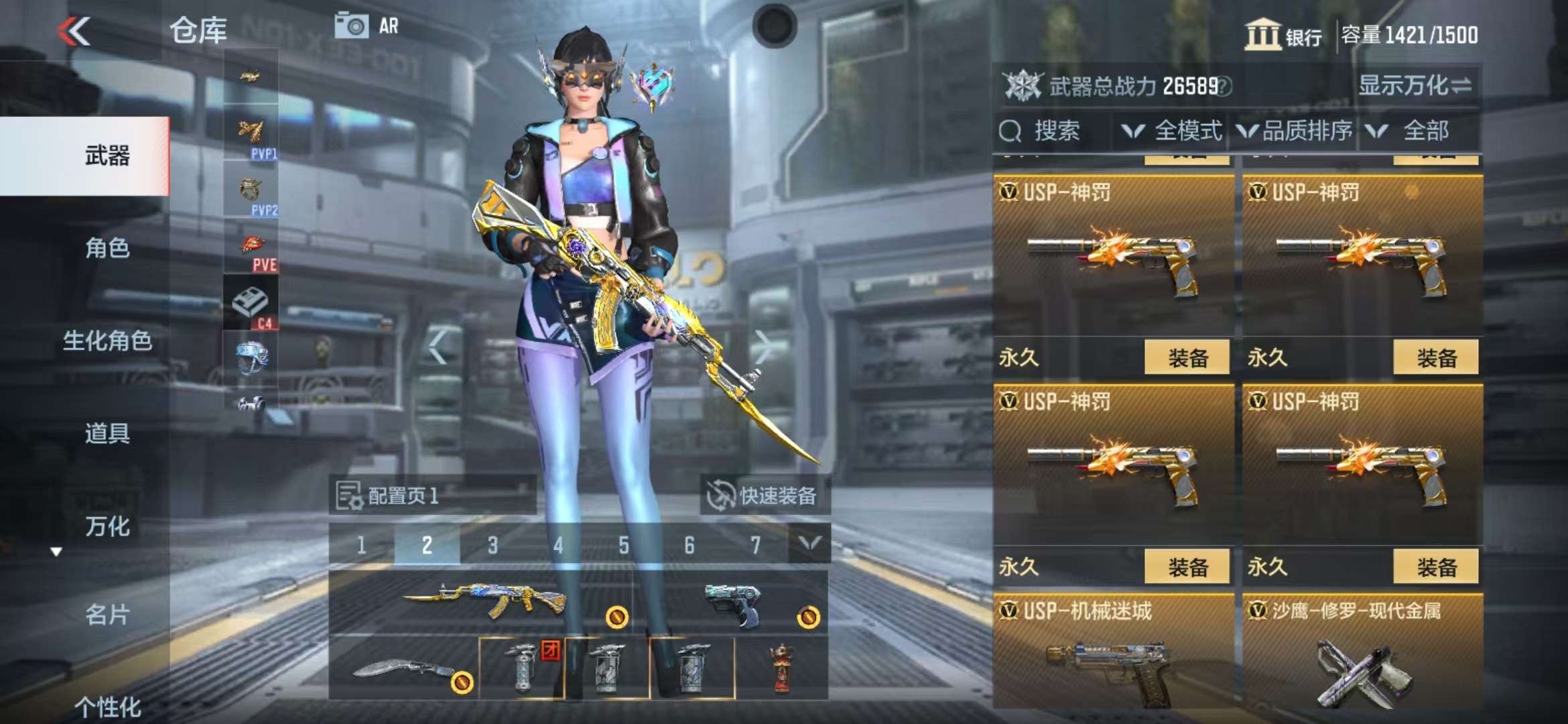Go back with the arrow button
This screenshot has width=1568, height=724.
(x=74, y=31)
